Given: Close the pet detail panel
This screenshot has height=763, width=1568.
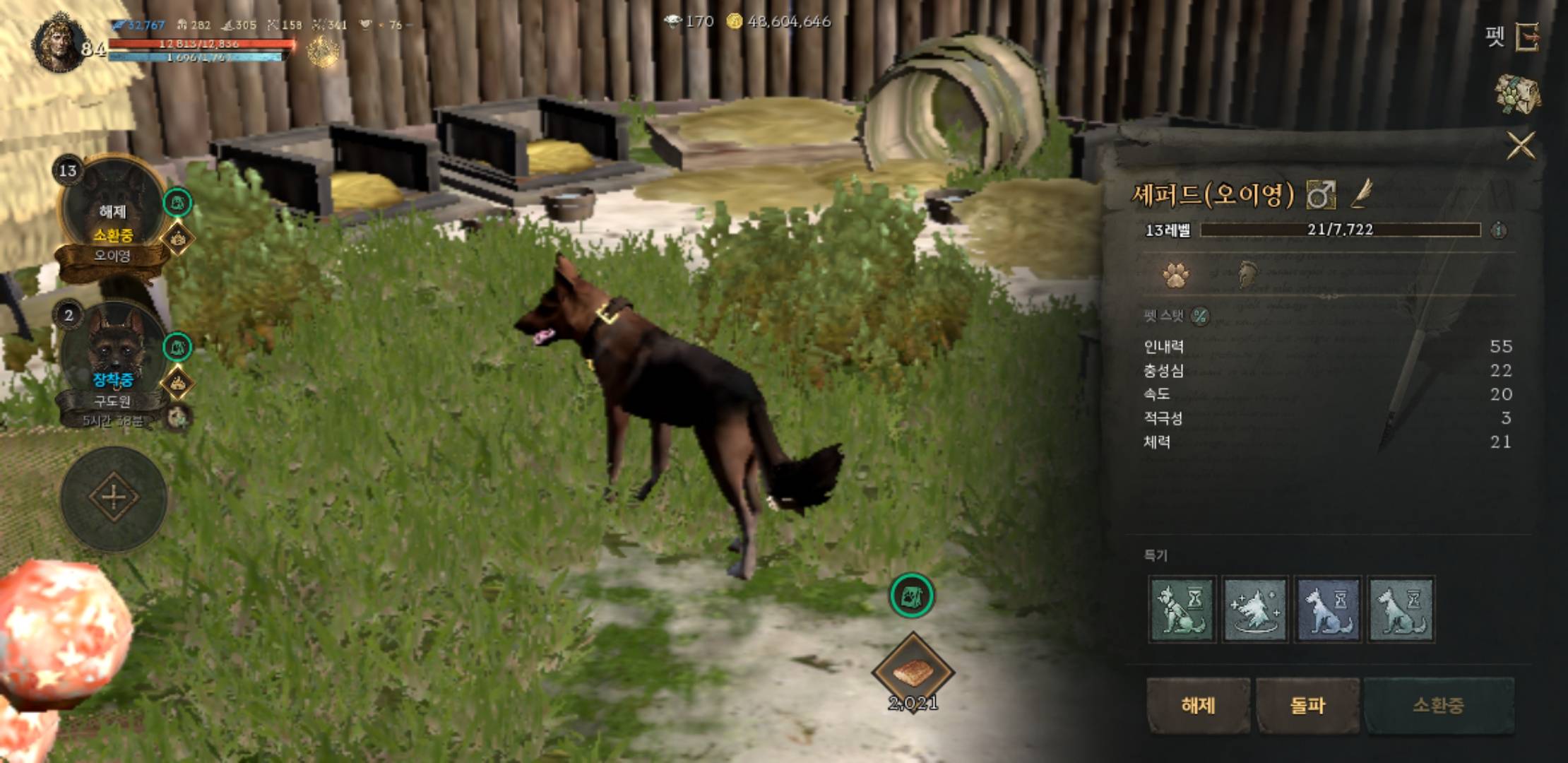Looking at the screenshot, I should tap(1520, 146).
